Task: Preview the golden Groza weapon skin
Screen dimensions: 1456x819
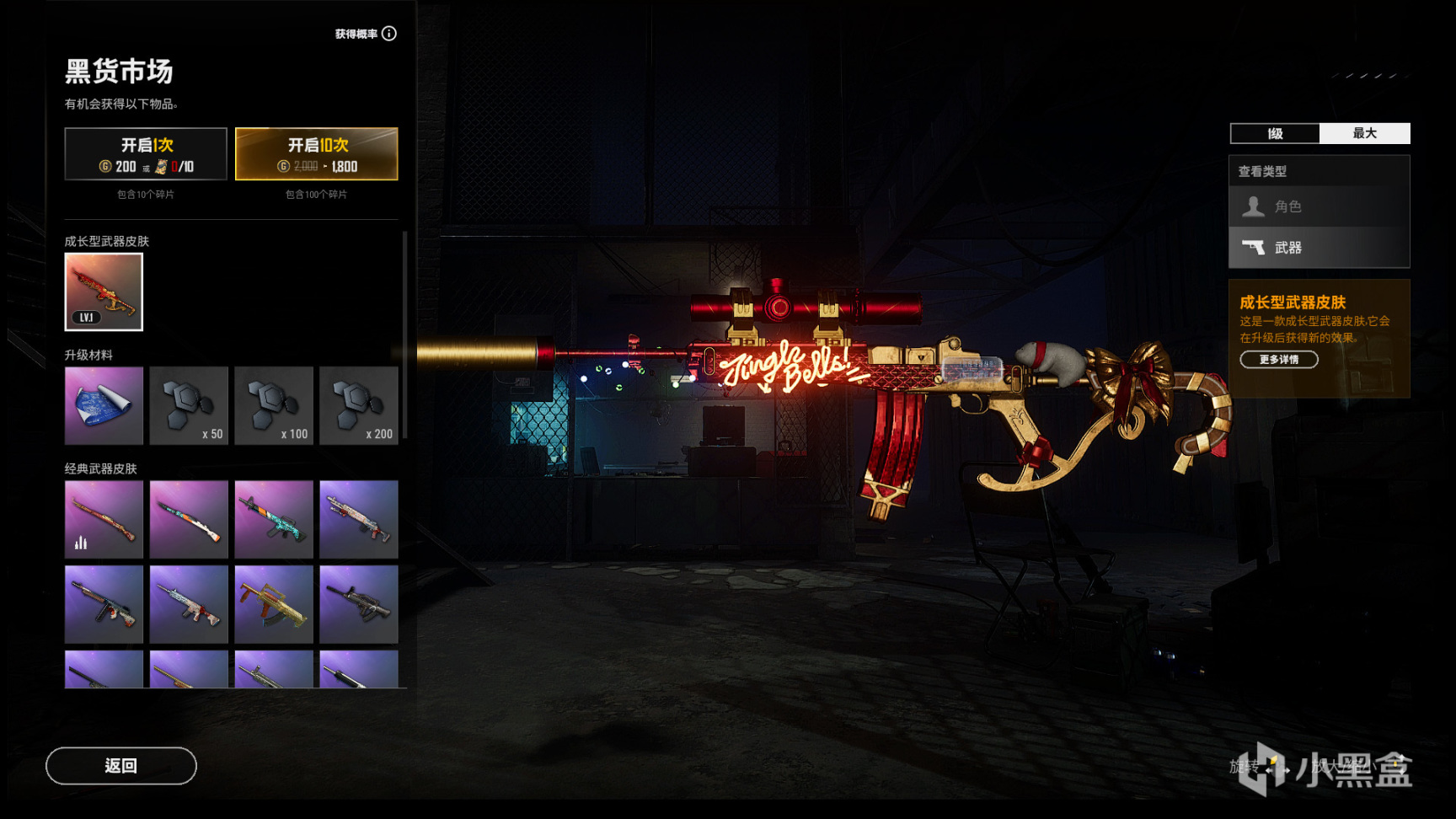Action: [x=274, y=604]
